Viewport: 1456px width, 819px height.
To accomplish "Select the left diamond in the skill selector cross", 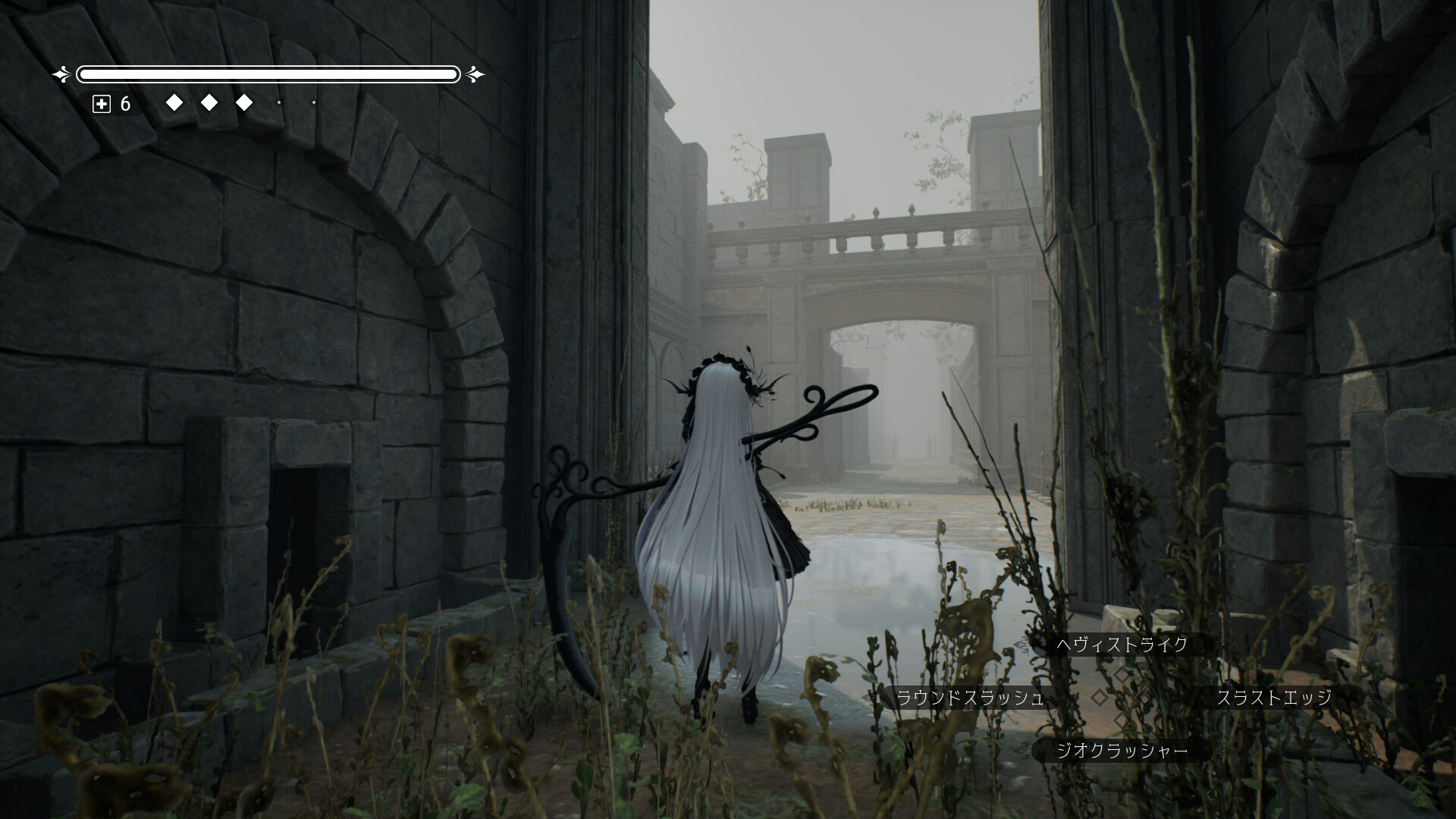I will [x=1100, y=698].
